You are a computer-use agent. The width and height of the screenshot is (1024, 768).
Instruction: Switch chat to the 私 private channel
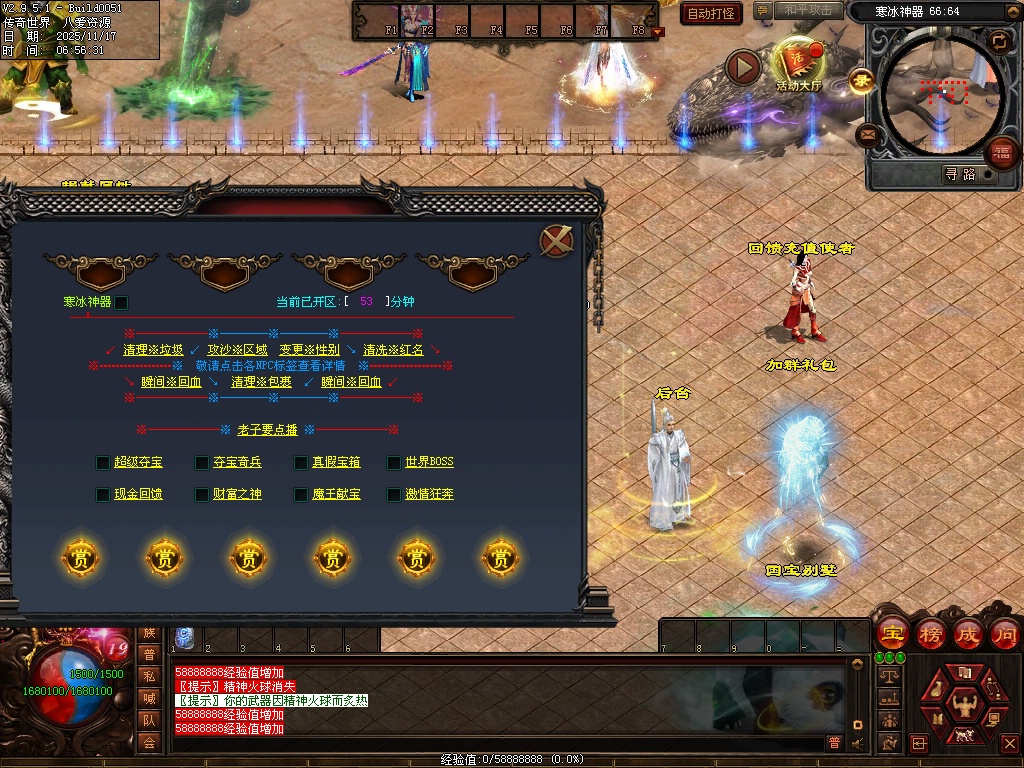click(x=149, y=676)
